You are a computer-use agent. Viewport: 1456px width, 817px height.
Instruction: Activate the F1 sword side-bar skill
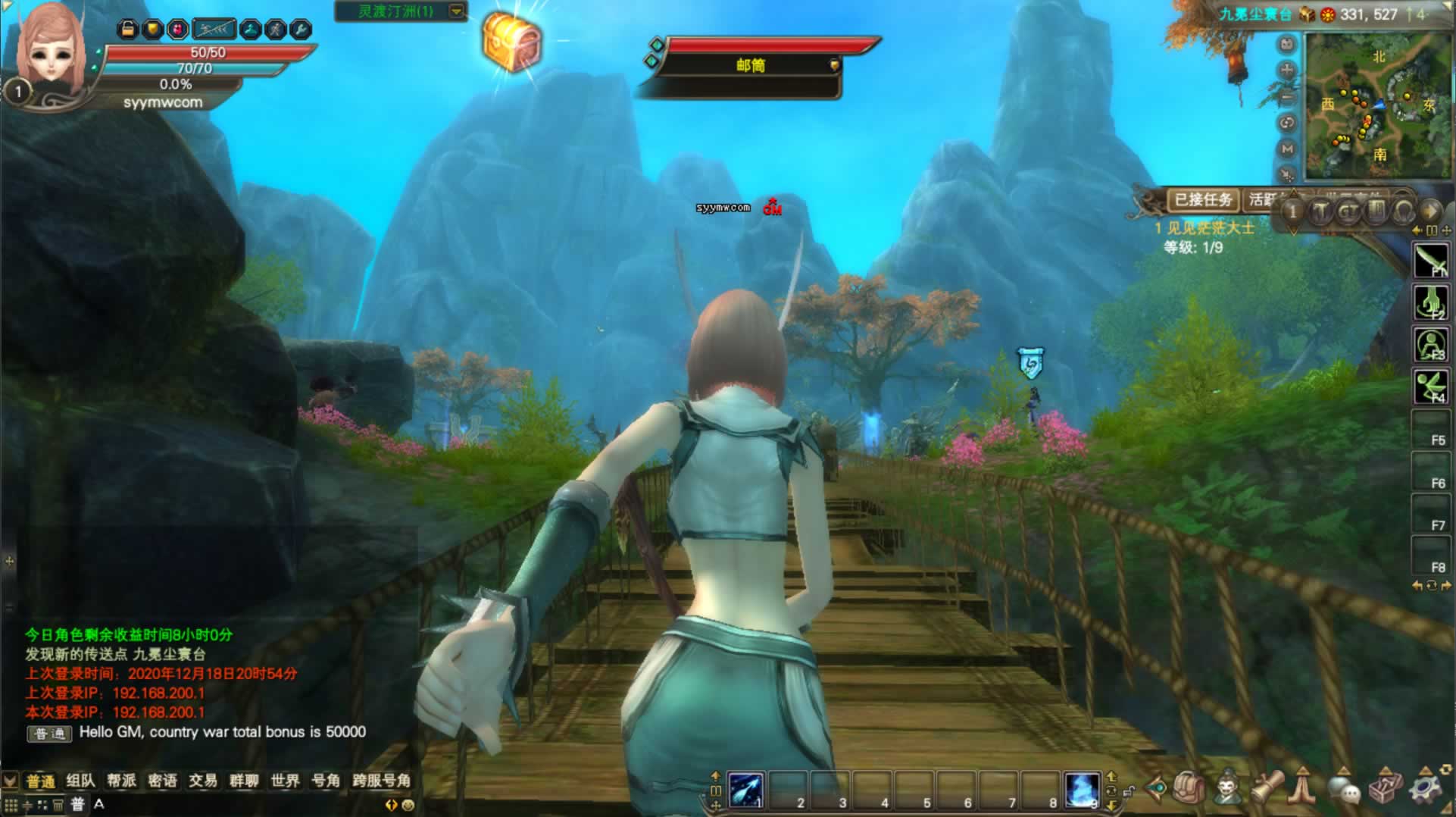1431,261
